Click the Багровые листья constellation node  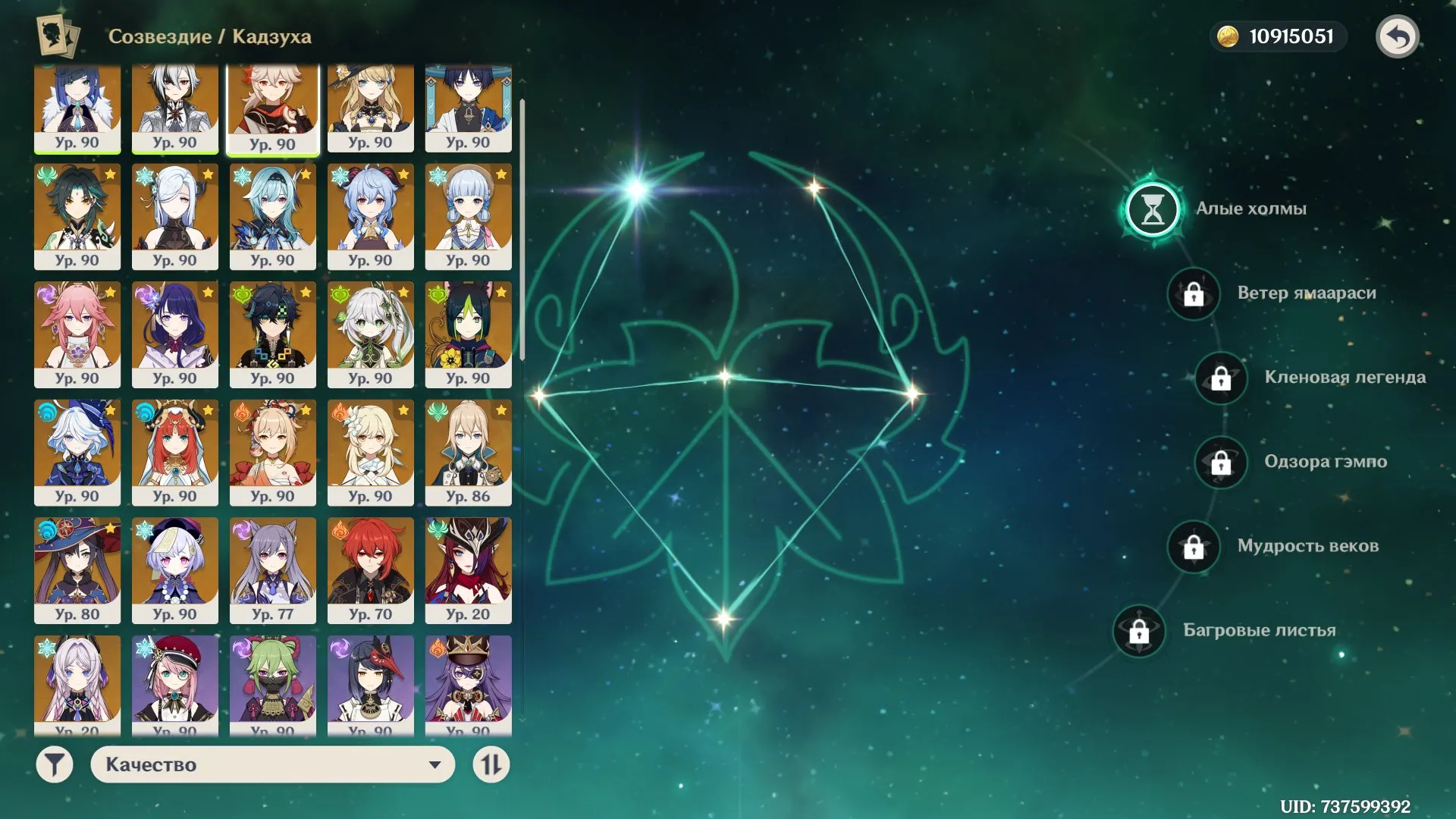click(1138, 629)
